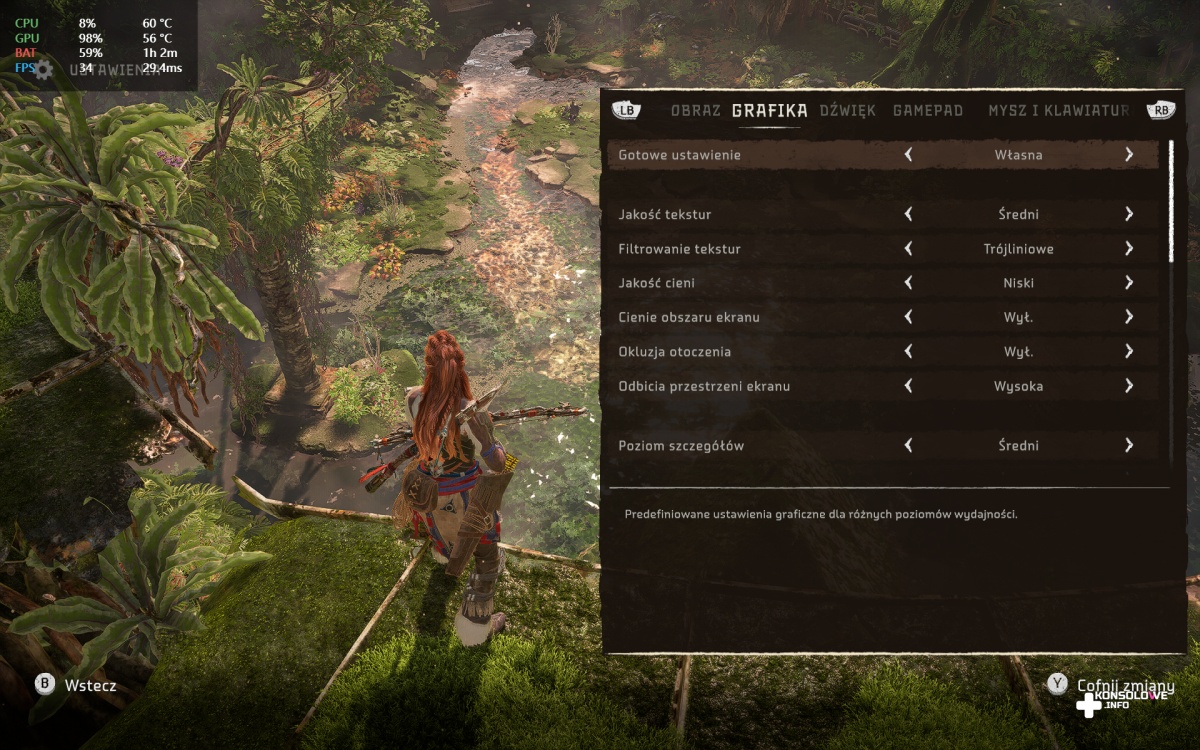
Task: Click the Wstecz back button
Action: (x=76, y=685)
